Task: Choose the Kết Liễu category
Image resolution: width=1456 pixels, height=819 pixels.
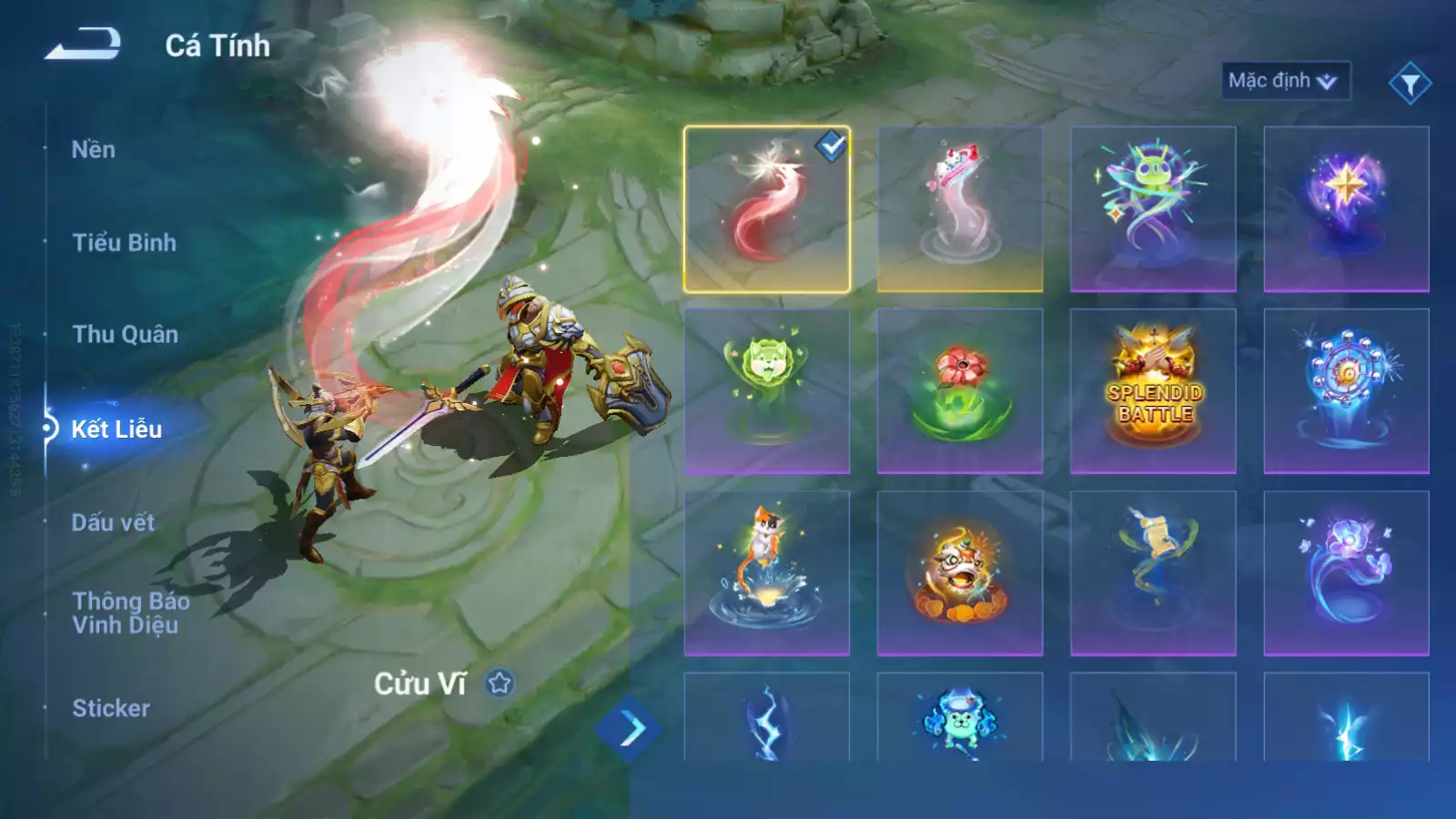Action: 116,430
